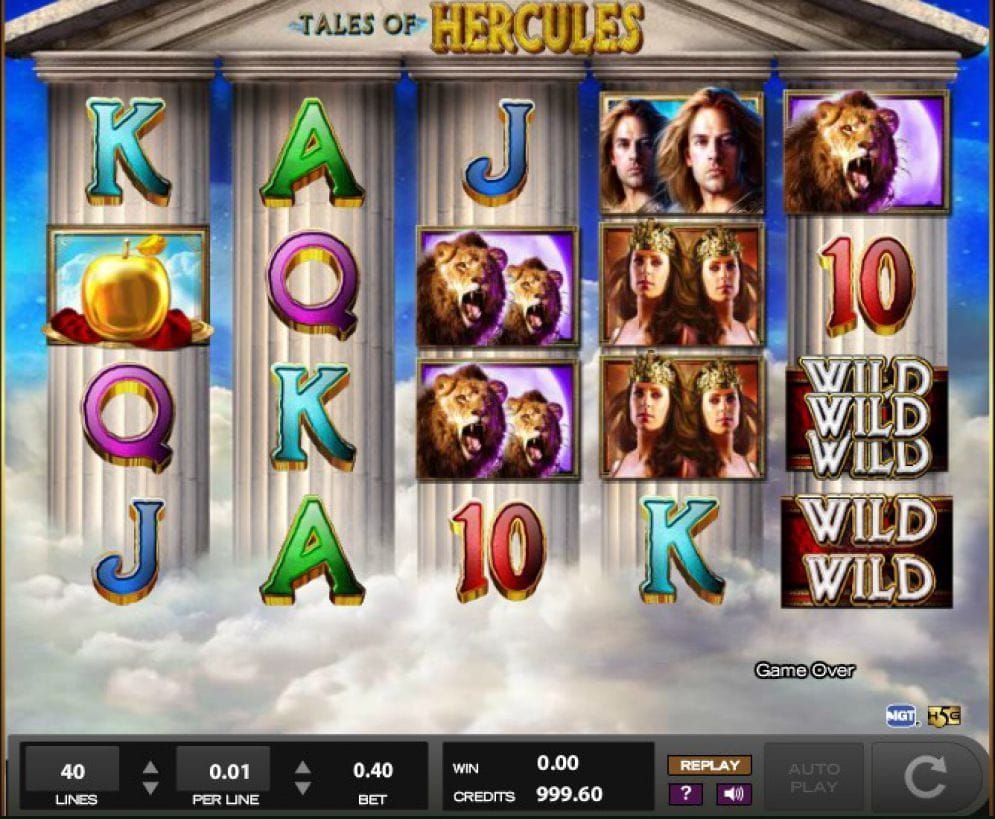The image size is (995, 819).
Task: Spin the reels with the circular arrow
Action: click(924, 777)
